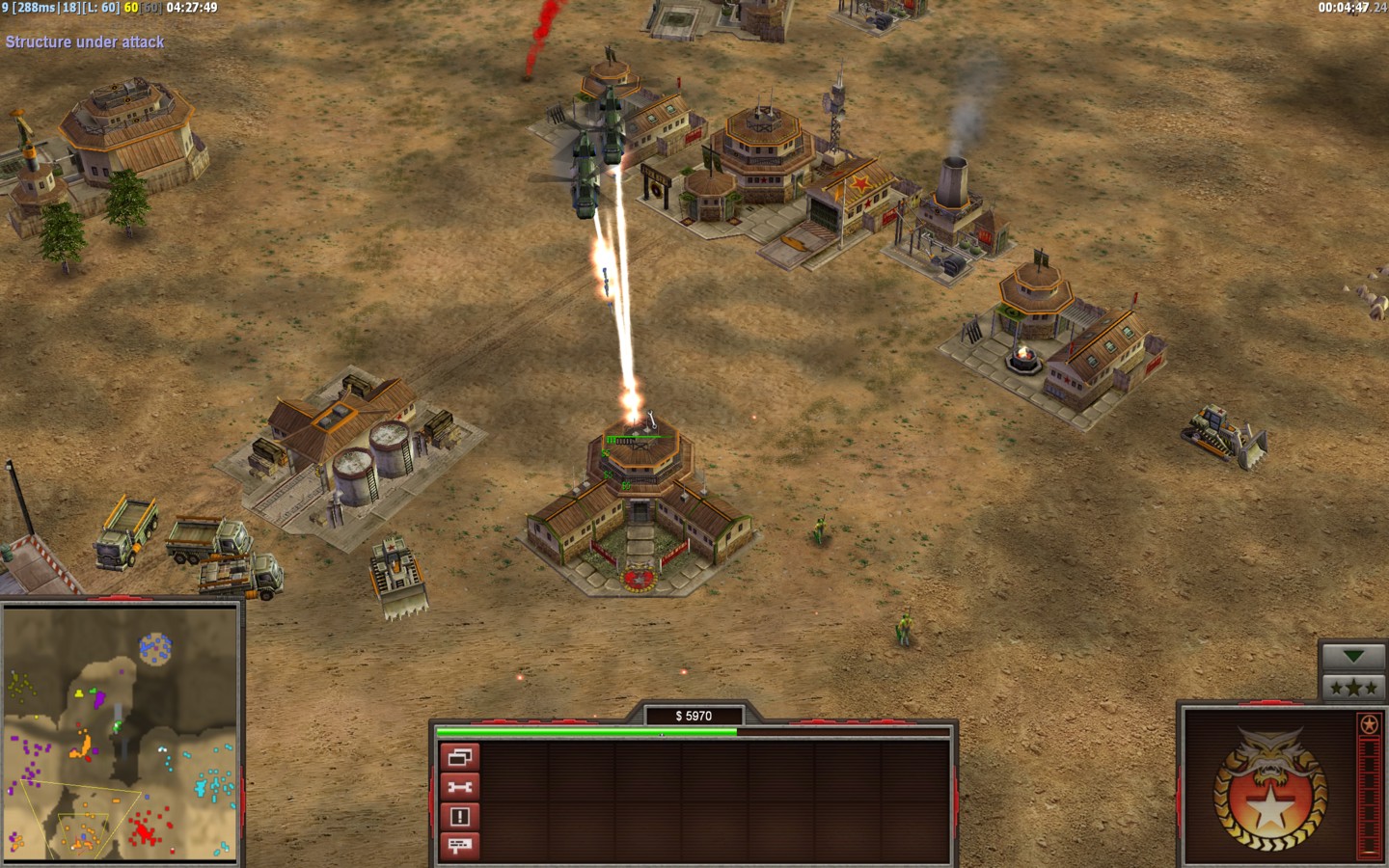The image size is (1389, 868).
Task: Hide the control bar with the down arrow
Action: click(x=1353, y=657)
